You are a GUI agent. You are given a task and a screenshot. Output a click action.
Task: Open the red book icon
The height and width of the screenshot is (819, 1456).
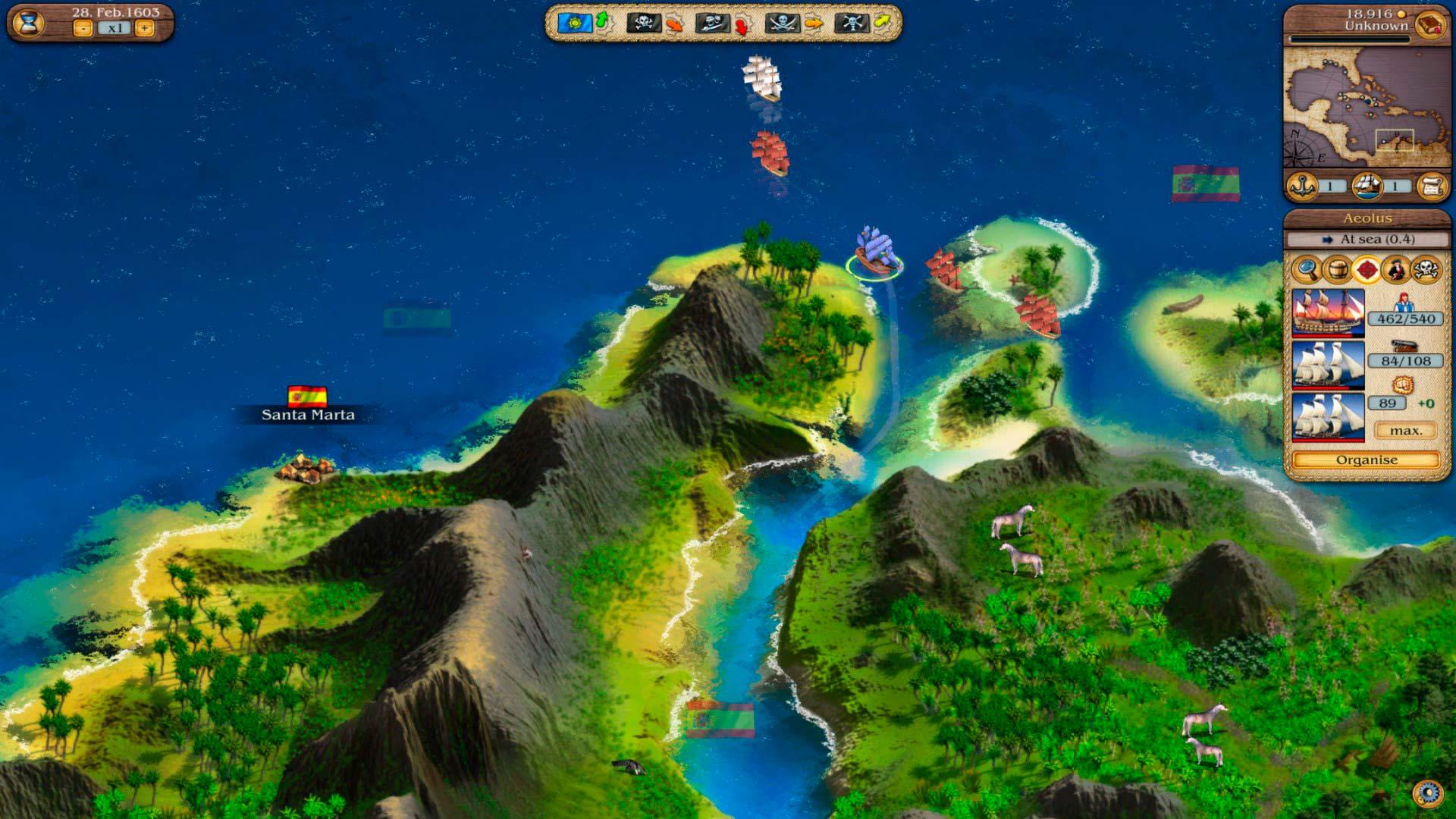[1429, 24]
